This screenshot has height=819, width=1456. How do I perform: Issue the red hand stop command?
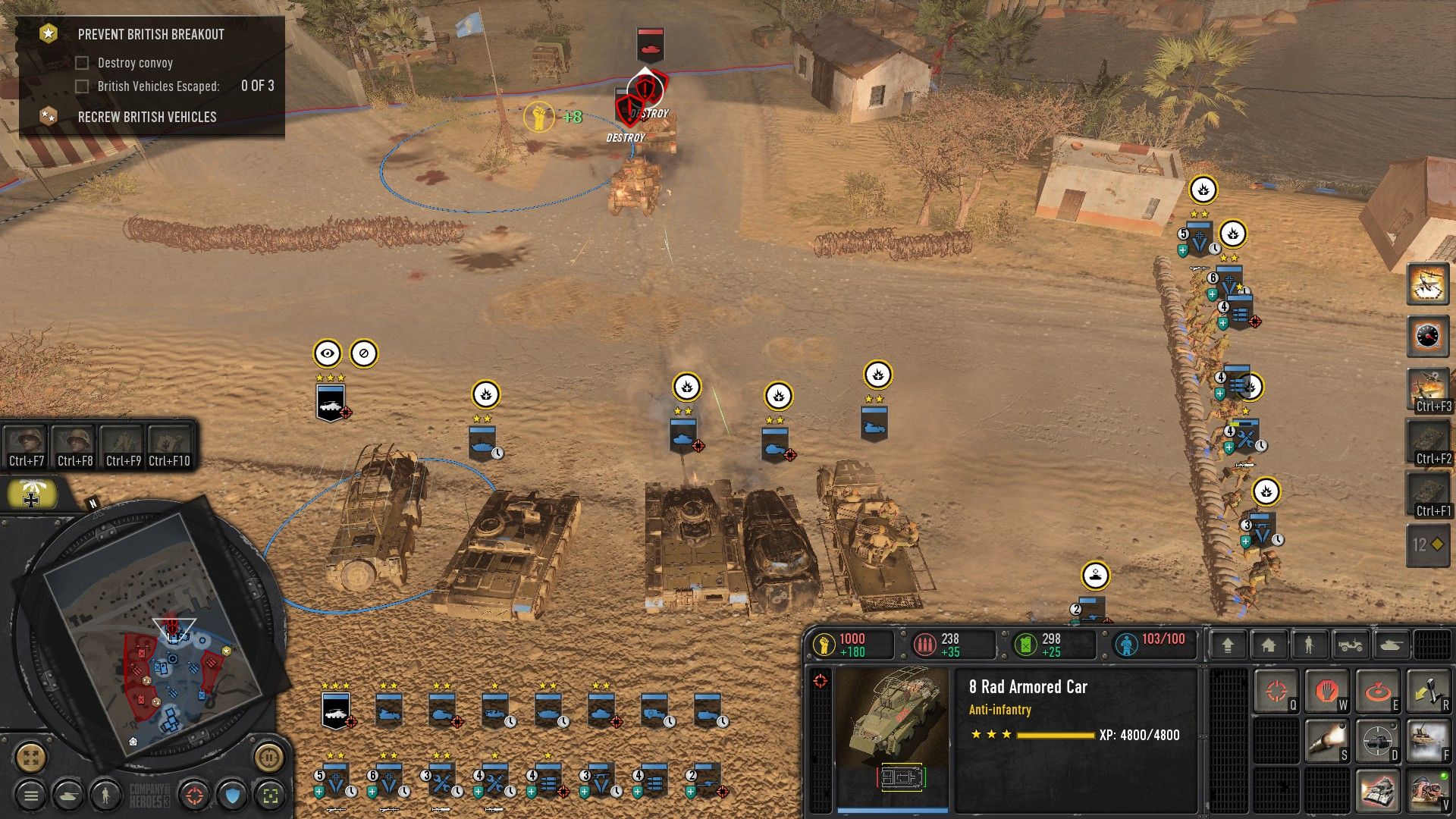click(x=1326, y=692)
